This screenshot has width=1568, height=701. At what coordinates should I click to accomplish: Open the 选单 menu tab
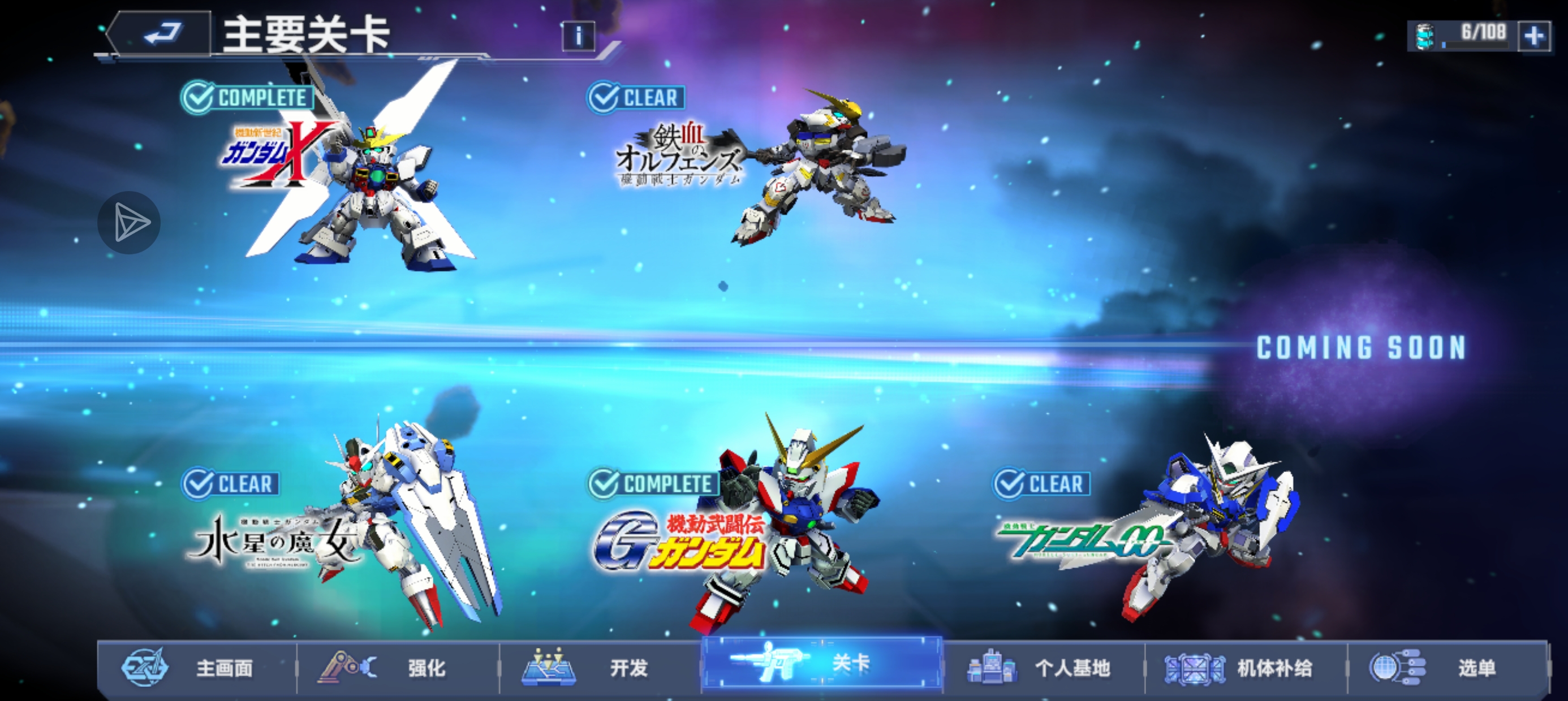pyautogui.click(x=1448, y=668)
